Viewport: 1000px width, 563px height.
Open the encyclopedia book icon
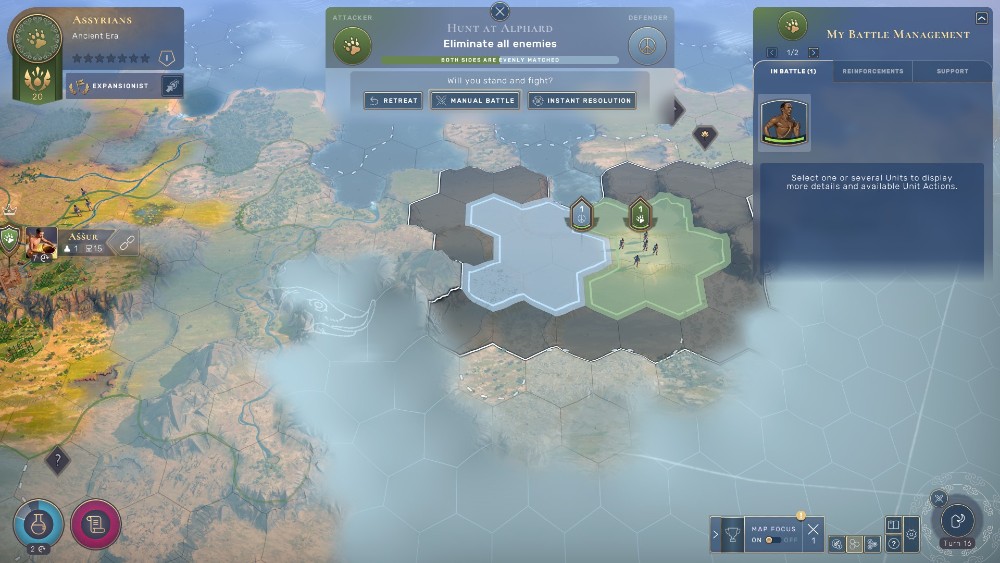pyautogui.click(x=894, y=524)
